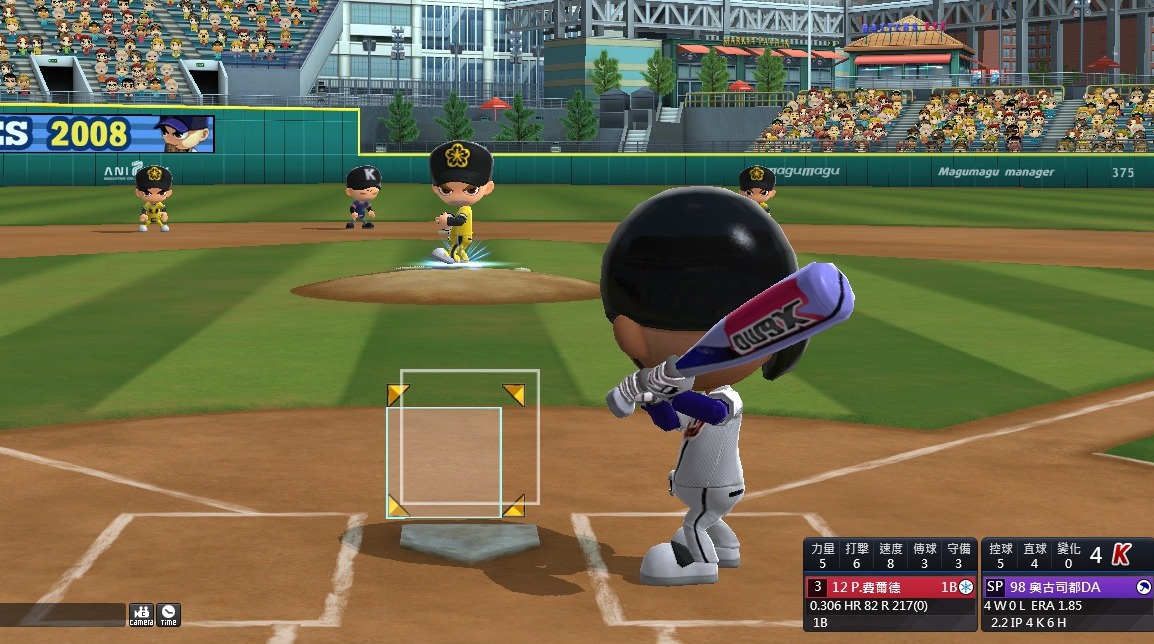Open the Camera view button
Image resolution: width=1154 pixels, height=644 pixels.
point(141,614)
